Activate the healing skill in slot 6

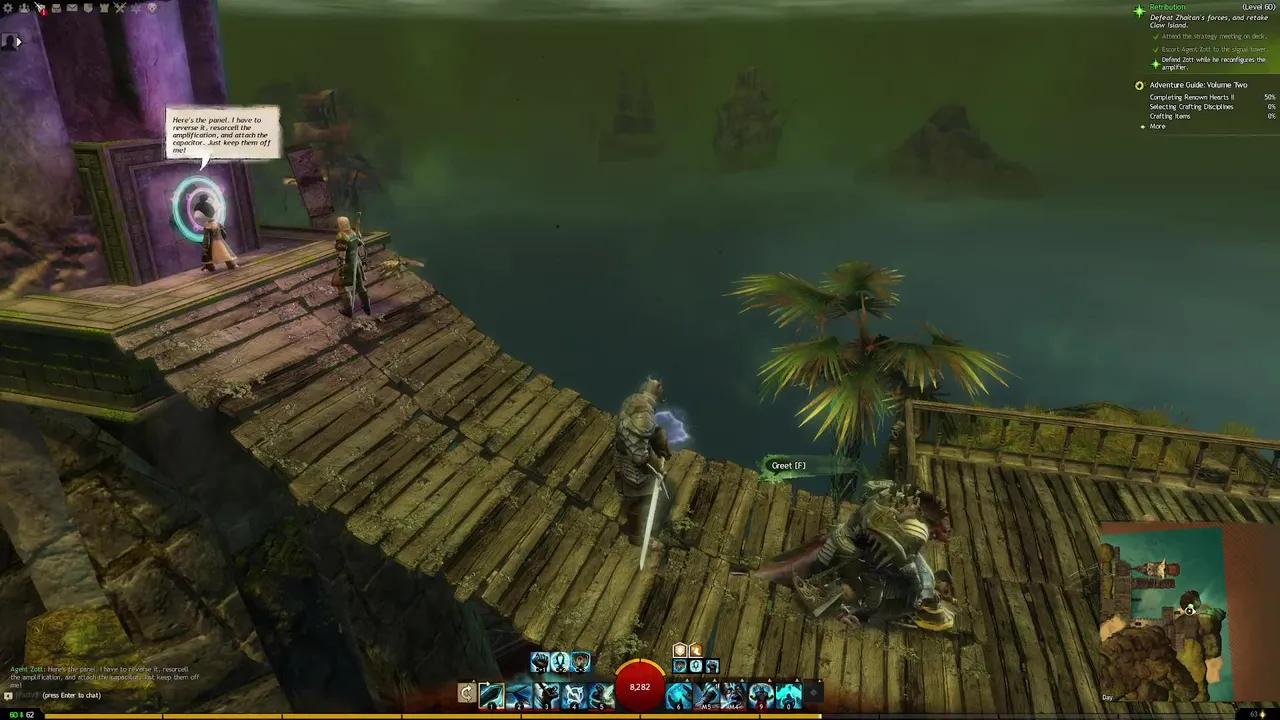pos(678,694)
